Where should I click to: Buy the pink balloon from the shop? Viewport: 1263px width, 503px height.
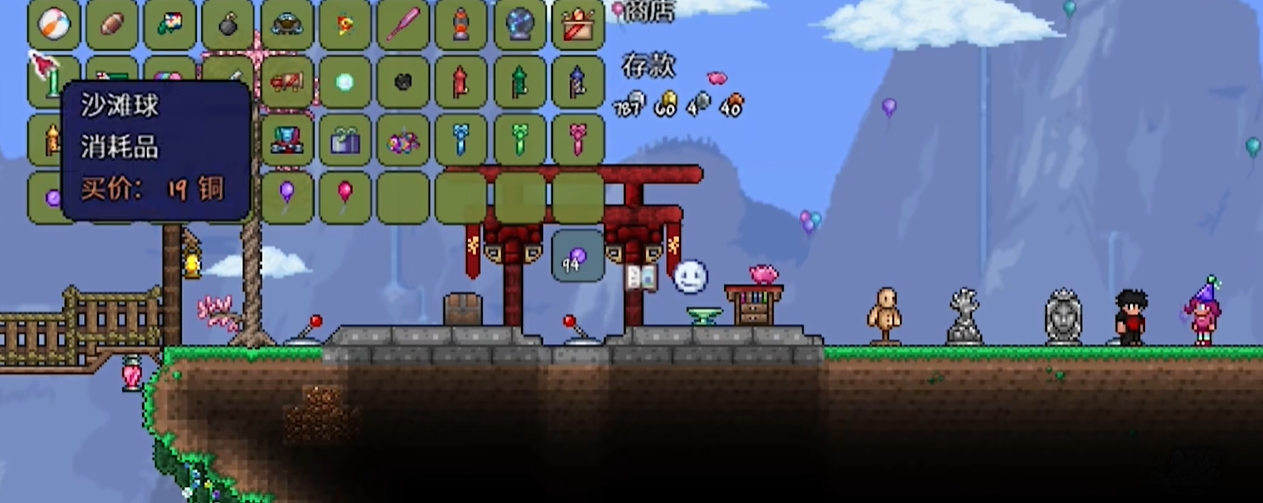345,197
